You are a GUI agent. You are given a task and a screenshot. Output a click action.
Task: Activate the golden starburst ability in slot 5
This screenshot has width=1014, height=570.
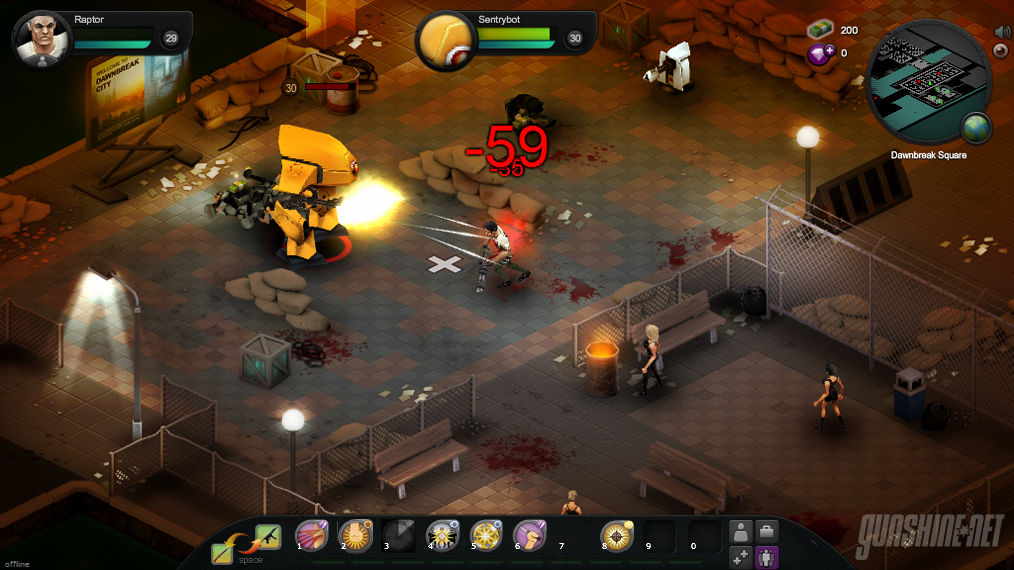tap(486, 537)
